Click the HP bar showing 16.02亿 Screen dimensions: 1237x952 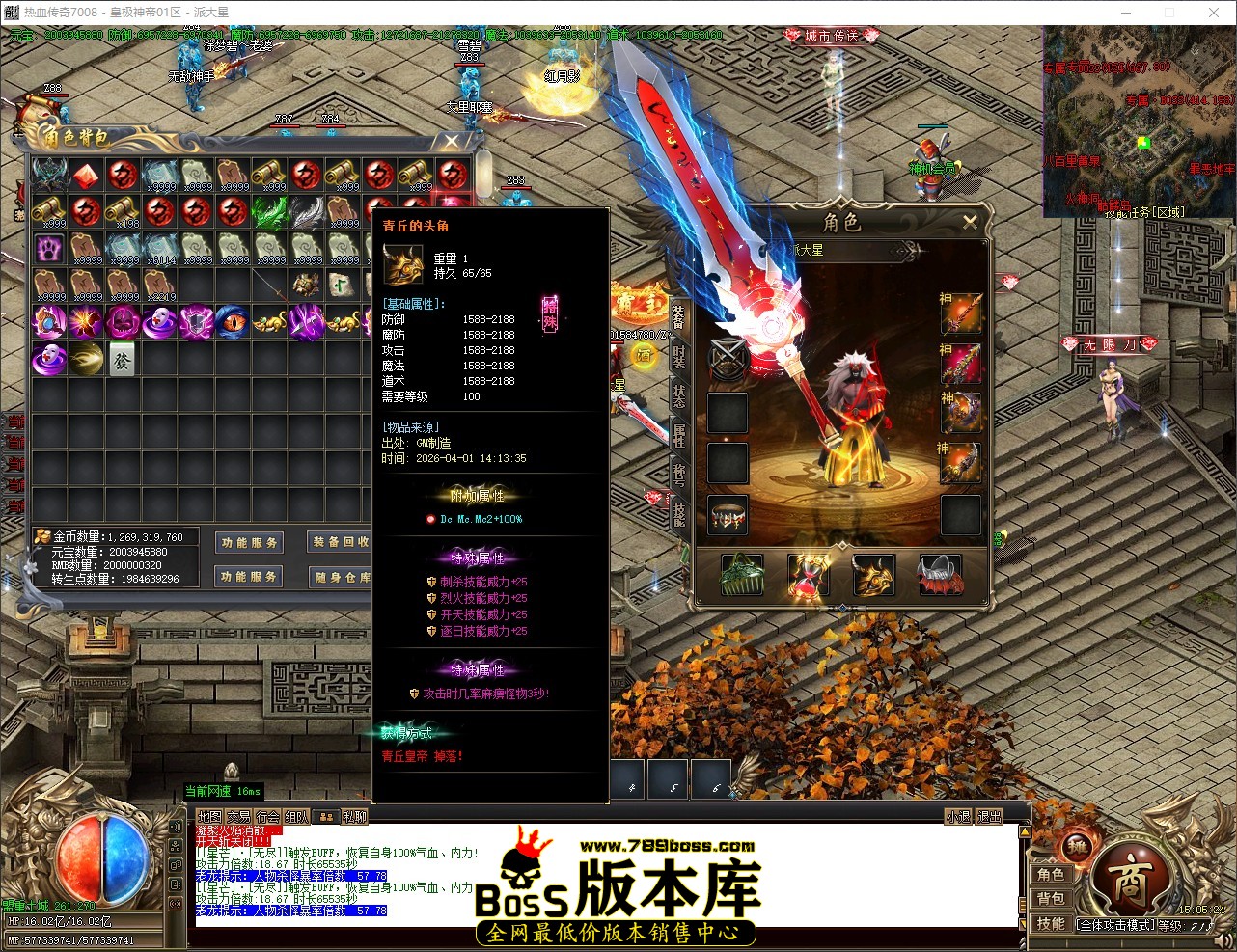(x=58, y=921)
